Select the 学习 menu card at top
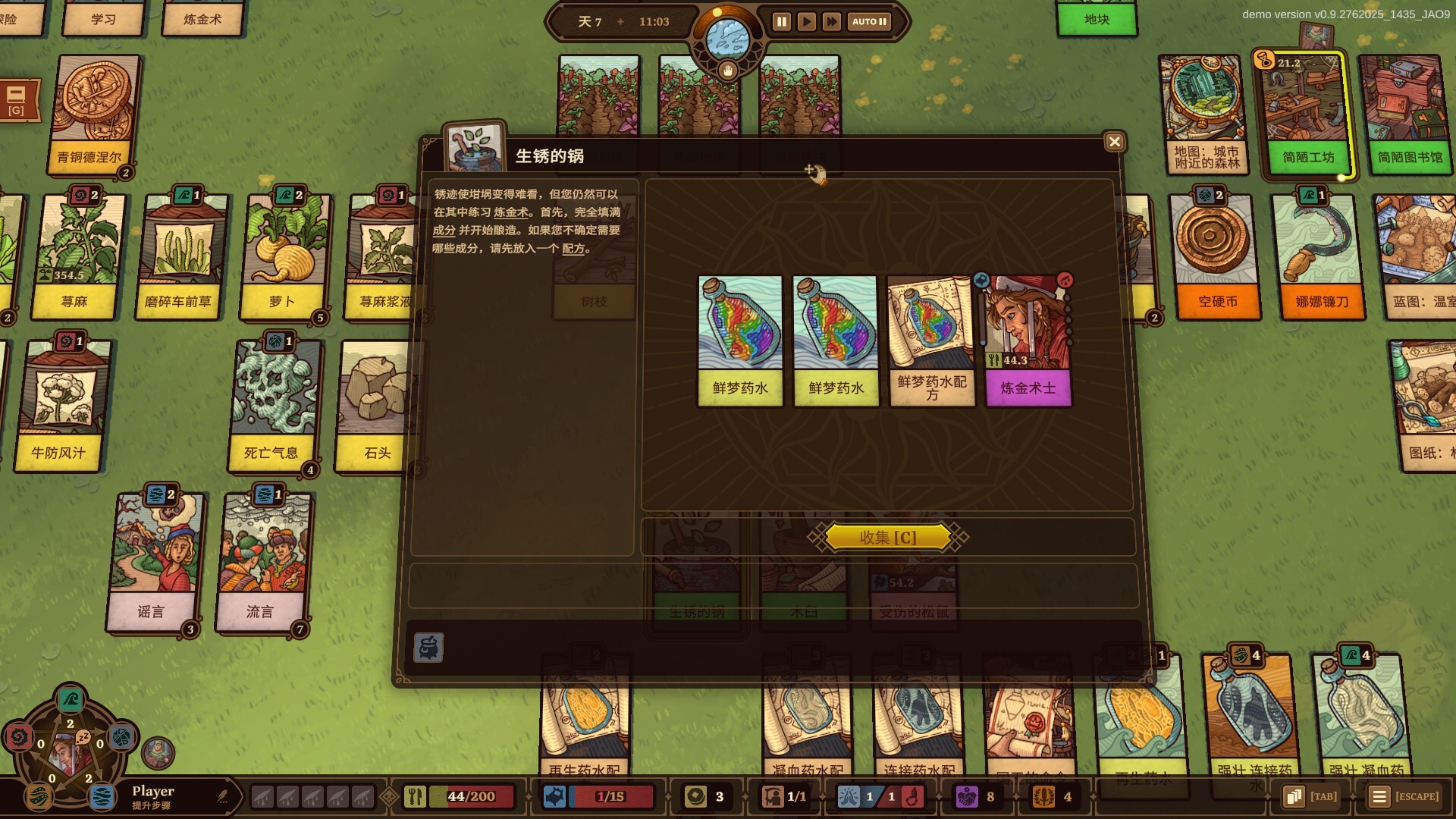Screen dimensions: 1456x819 pyautogui.click(x=104, y=19)
